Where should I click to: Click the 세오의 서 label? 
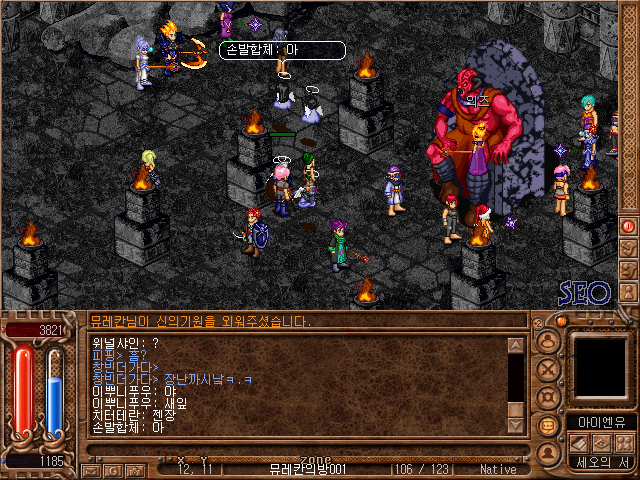point(601,463)
